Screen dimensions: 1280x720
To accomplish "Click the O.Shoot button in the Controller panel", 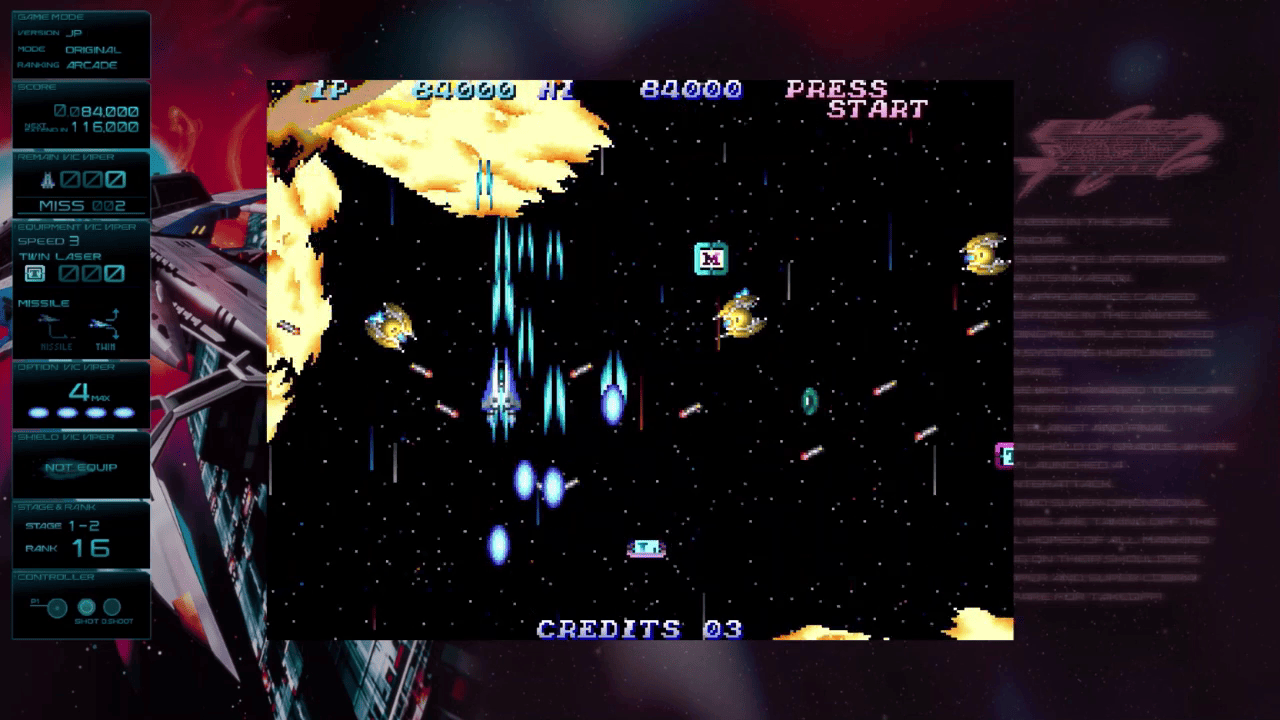I will tap(112, 607).
